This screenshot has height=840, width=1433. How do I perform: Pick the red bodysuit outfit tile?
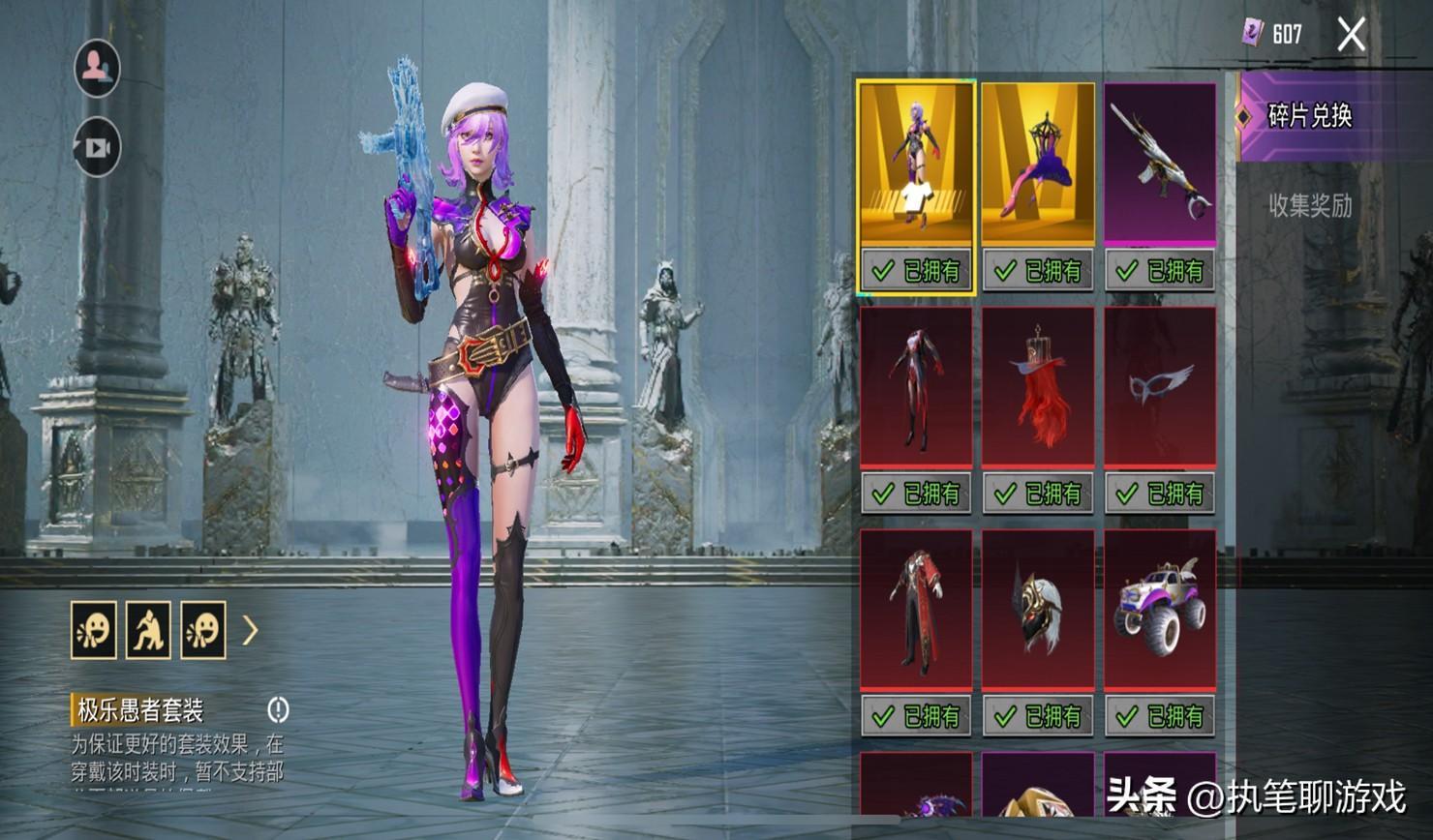point(916,387)
